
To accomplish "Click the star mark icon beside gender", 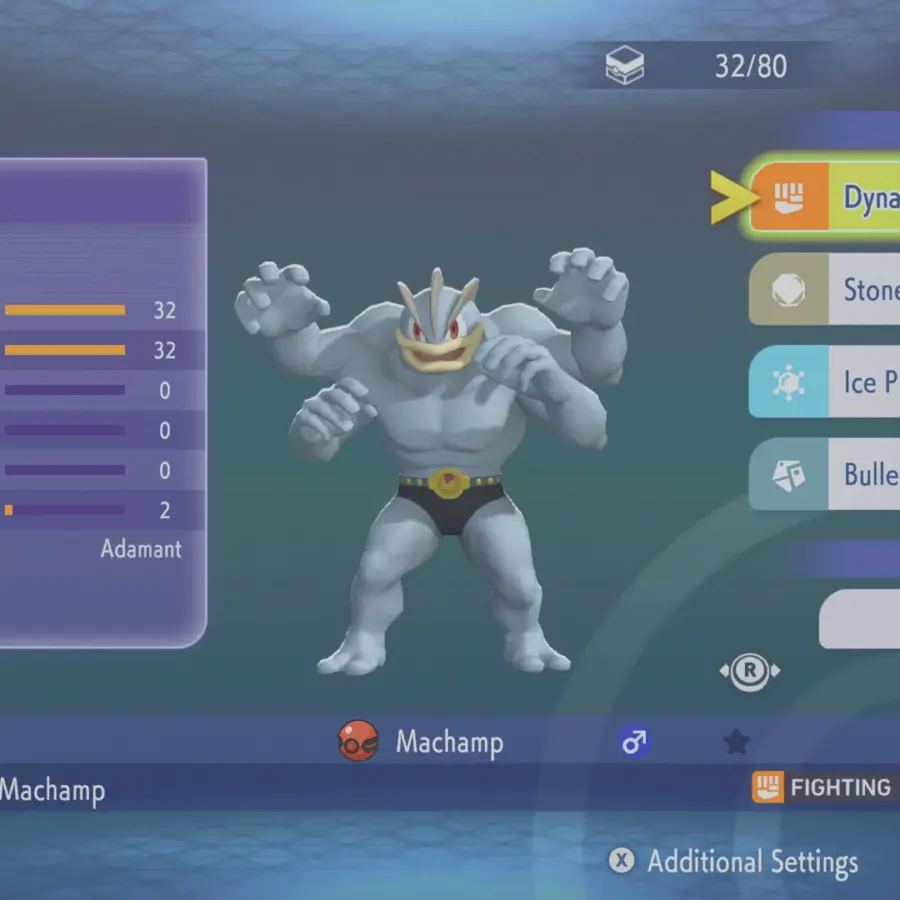I will tap(736, 741).
